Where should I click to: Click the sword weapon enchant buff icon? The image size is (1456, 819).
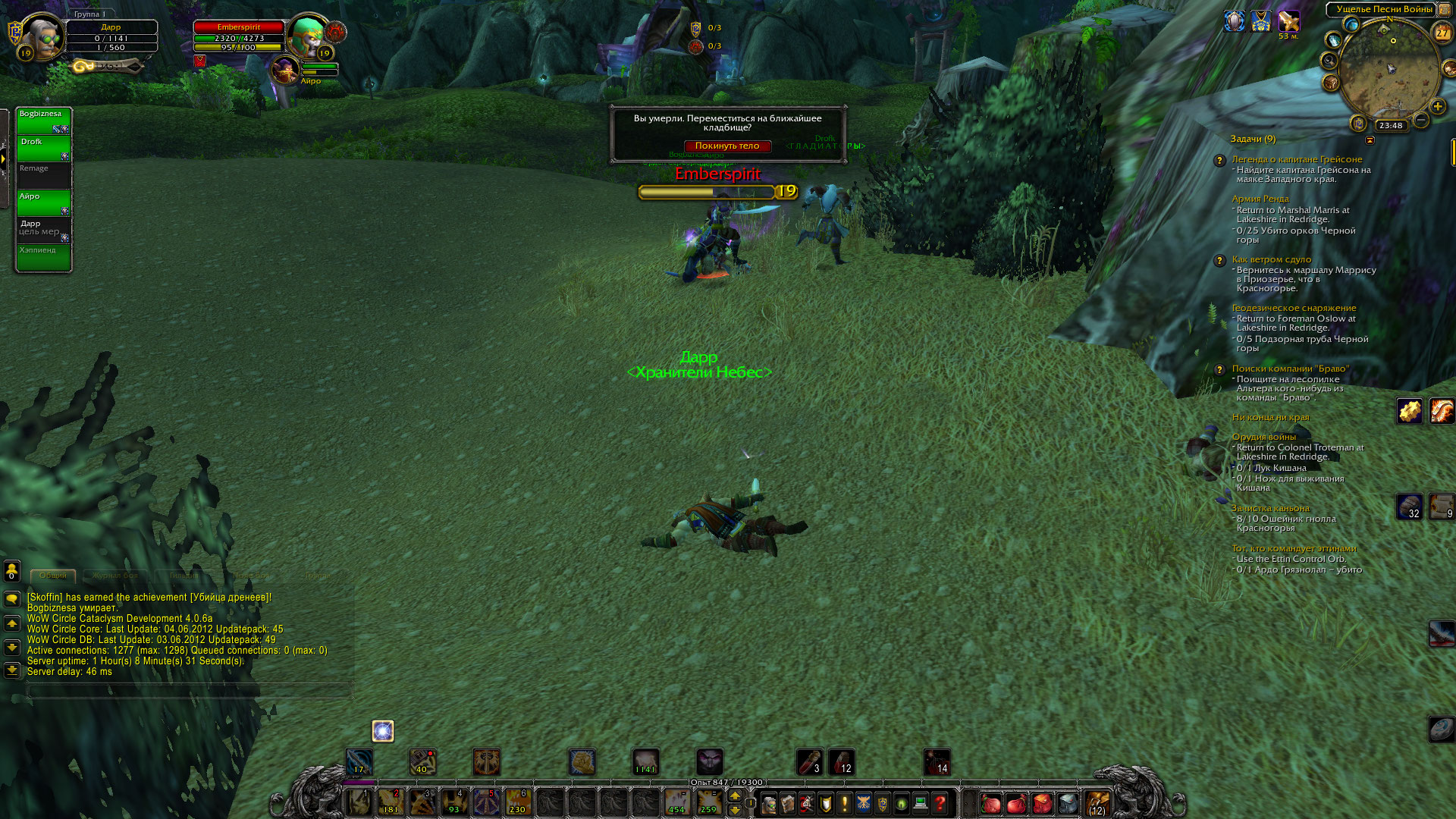point(1288,21)
